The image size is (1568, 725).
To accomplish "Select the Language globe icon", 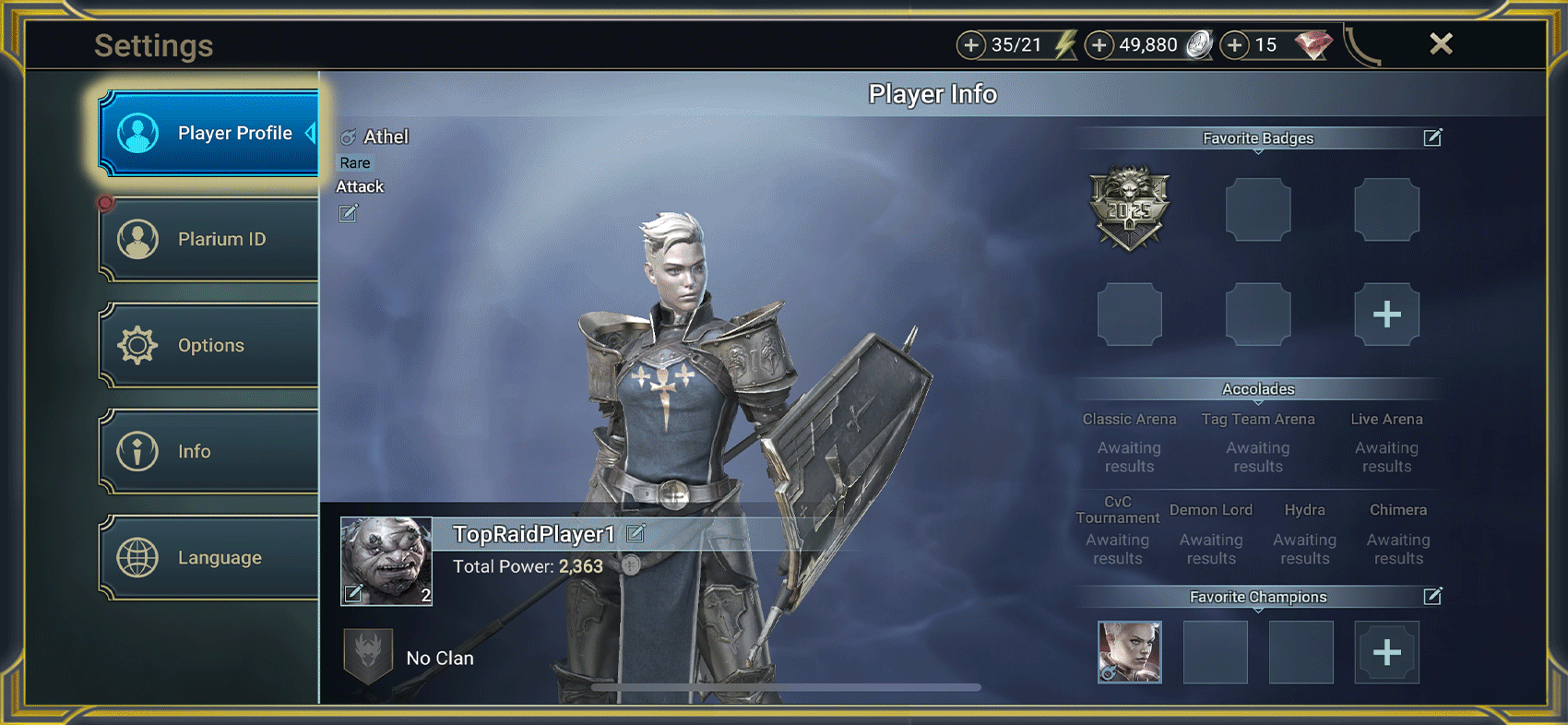I will (138, 557).
